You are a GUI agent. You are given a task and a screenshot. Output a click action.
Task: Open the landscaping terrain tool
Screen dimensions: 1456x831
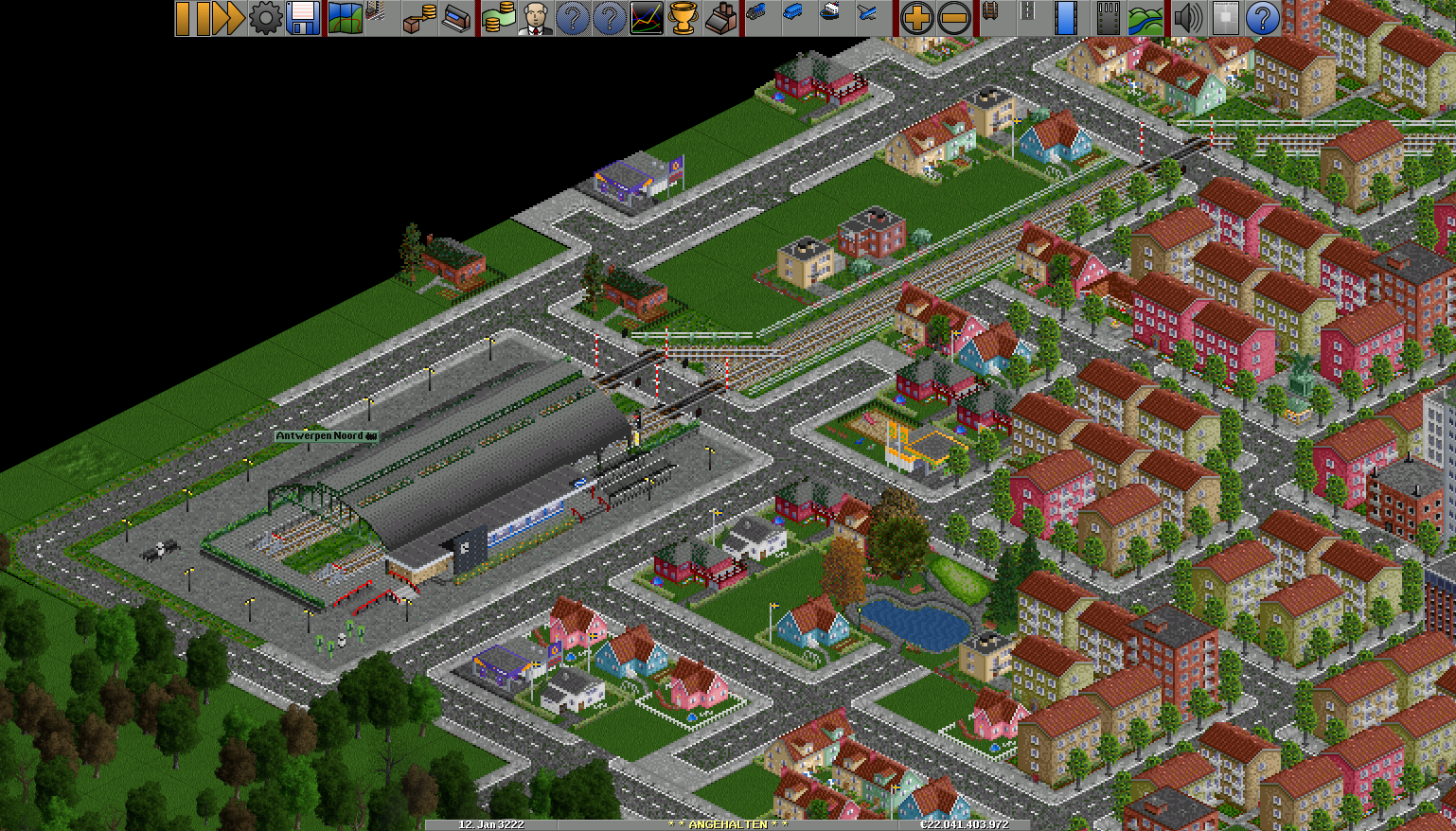1145,18
